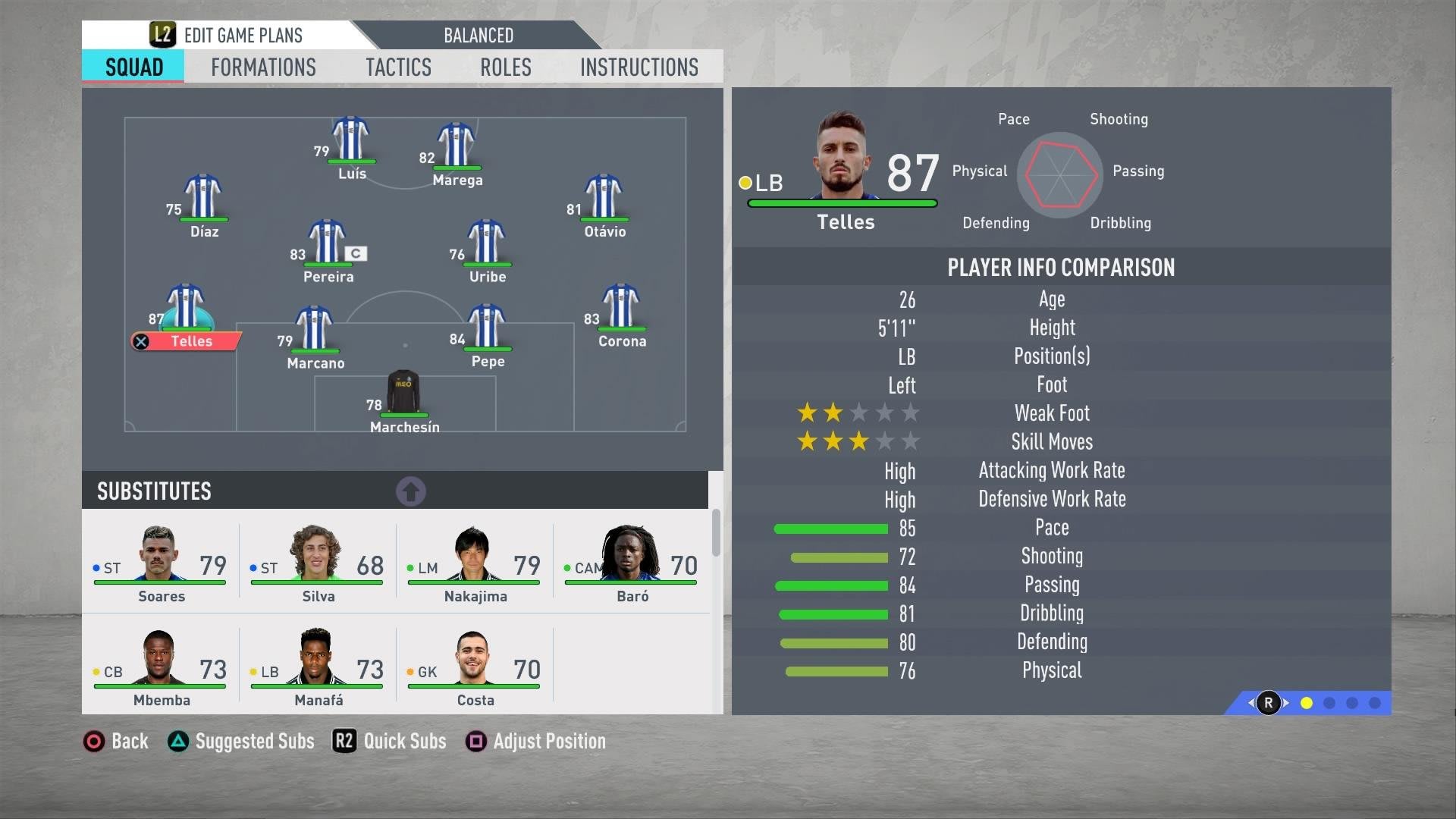The image size is (1456, 819).
Task: Switch to the Formations tab
Action: tap(263, 67)
